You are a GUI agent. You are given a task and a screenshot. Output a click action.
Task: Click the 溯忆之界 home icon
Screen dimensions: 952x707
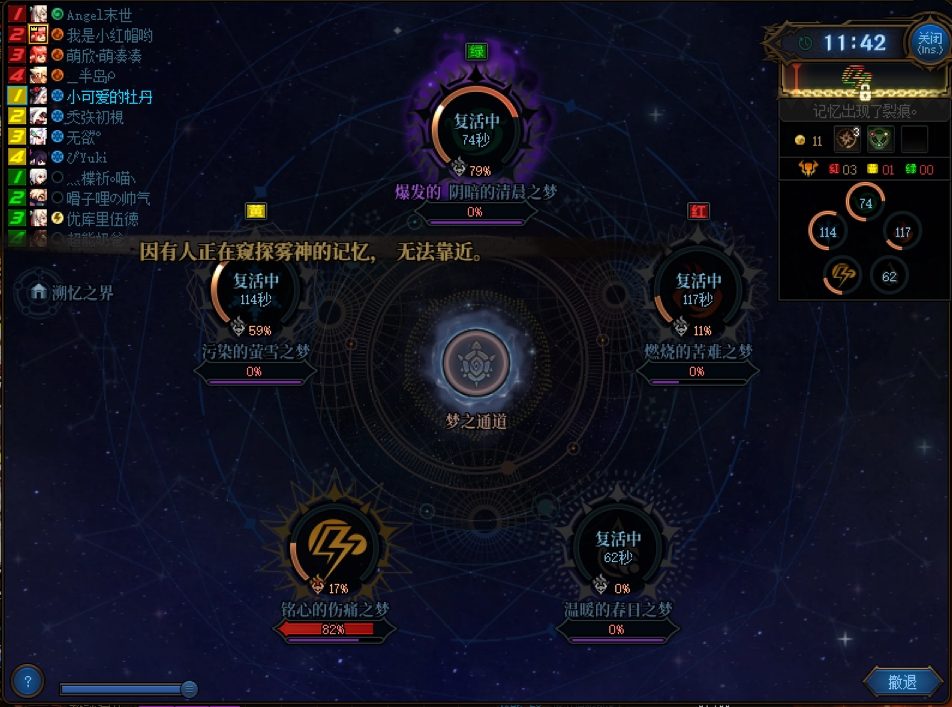39,291
